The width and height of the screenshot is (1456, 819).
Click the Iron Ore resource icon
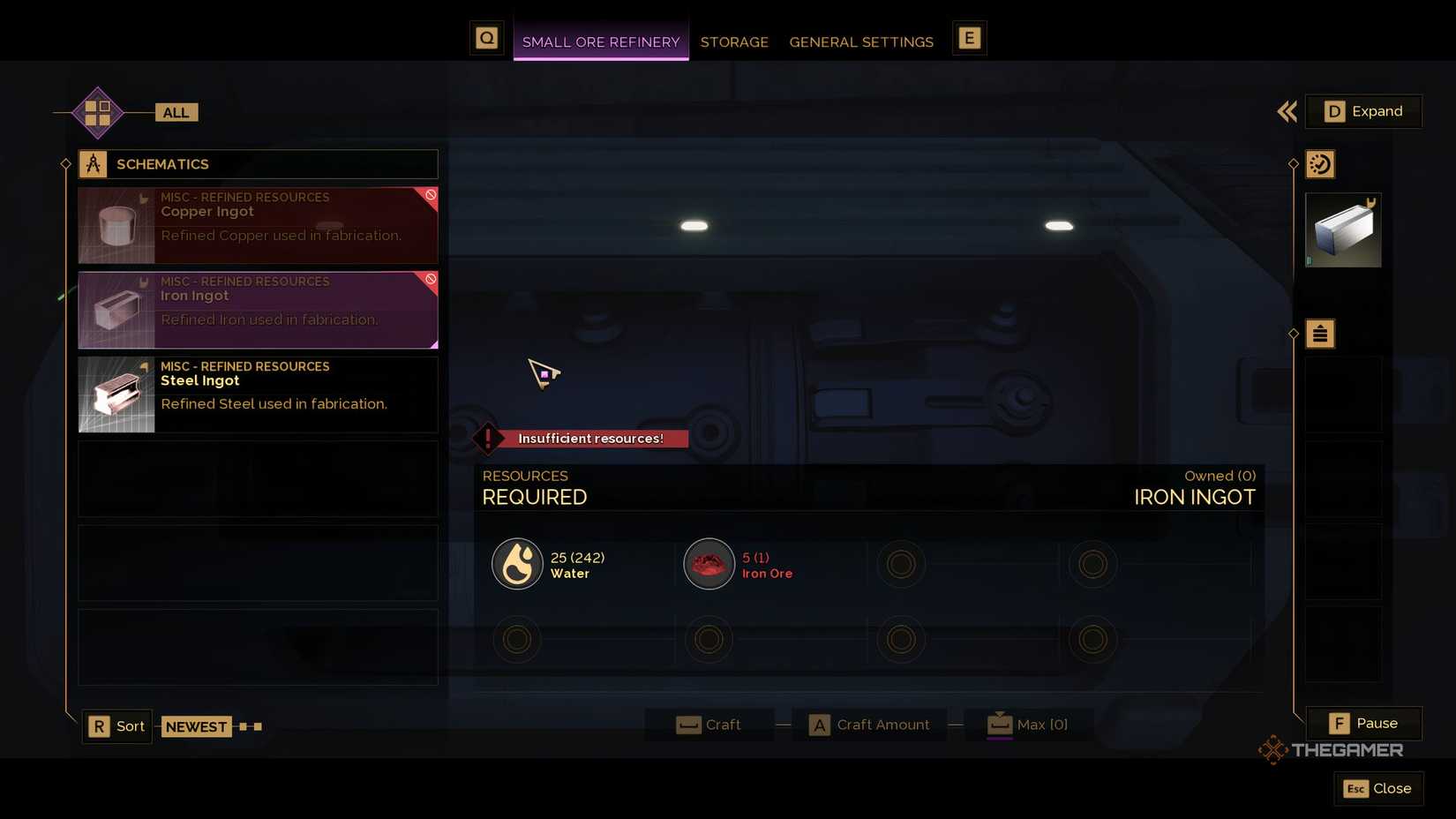(x=709, y=563)
